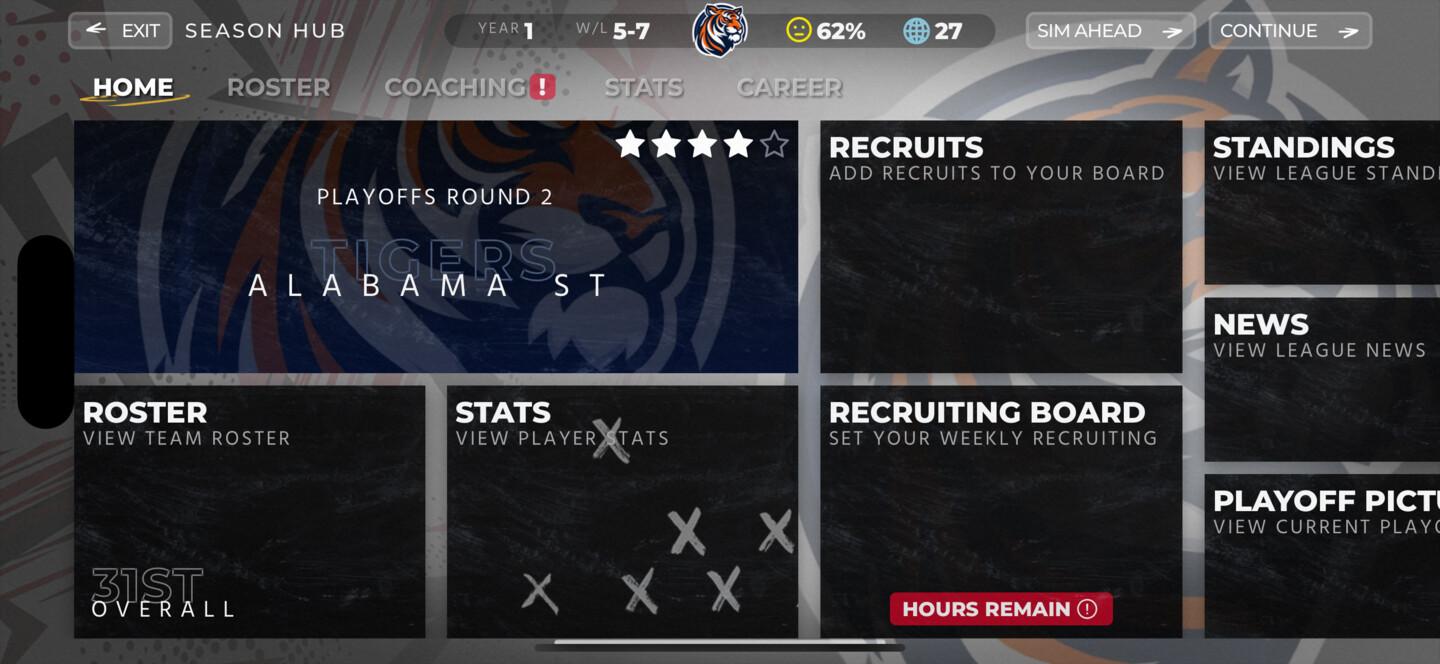View league Standings tile
1440x664 pixels.
pos(1322,203)
